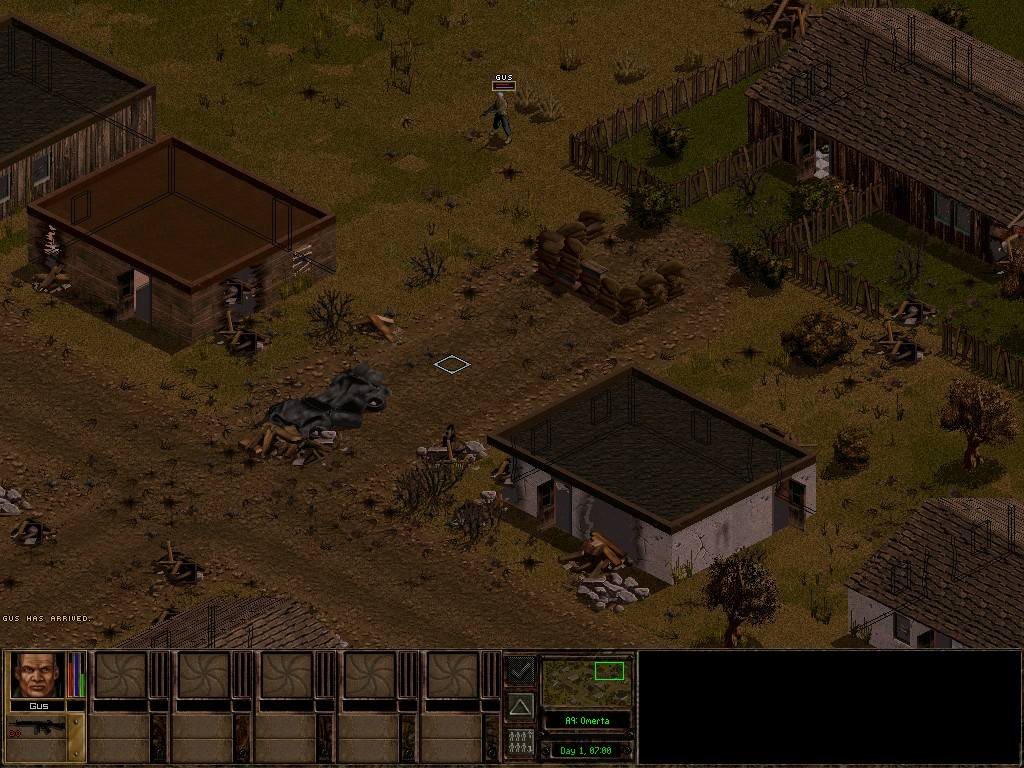Viewport: 1024px width, 768px height.
Task: Click the sector overview minimap
Action: (x=586, y=681)
